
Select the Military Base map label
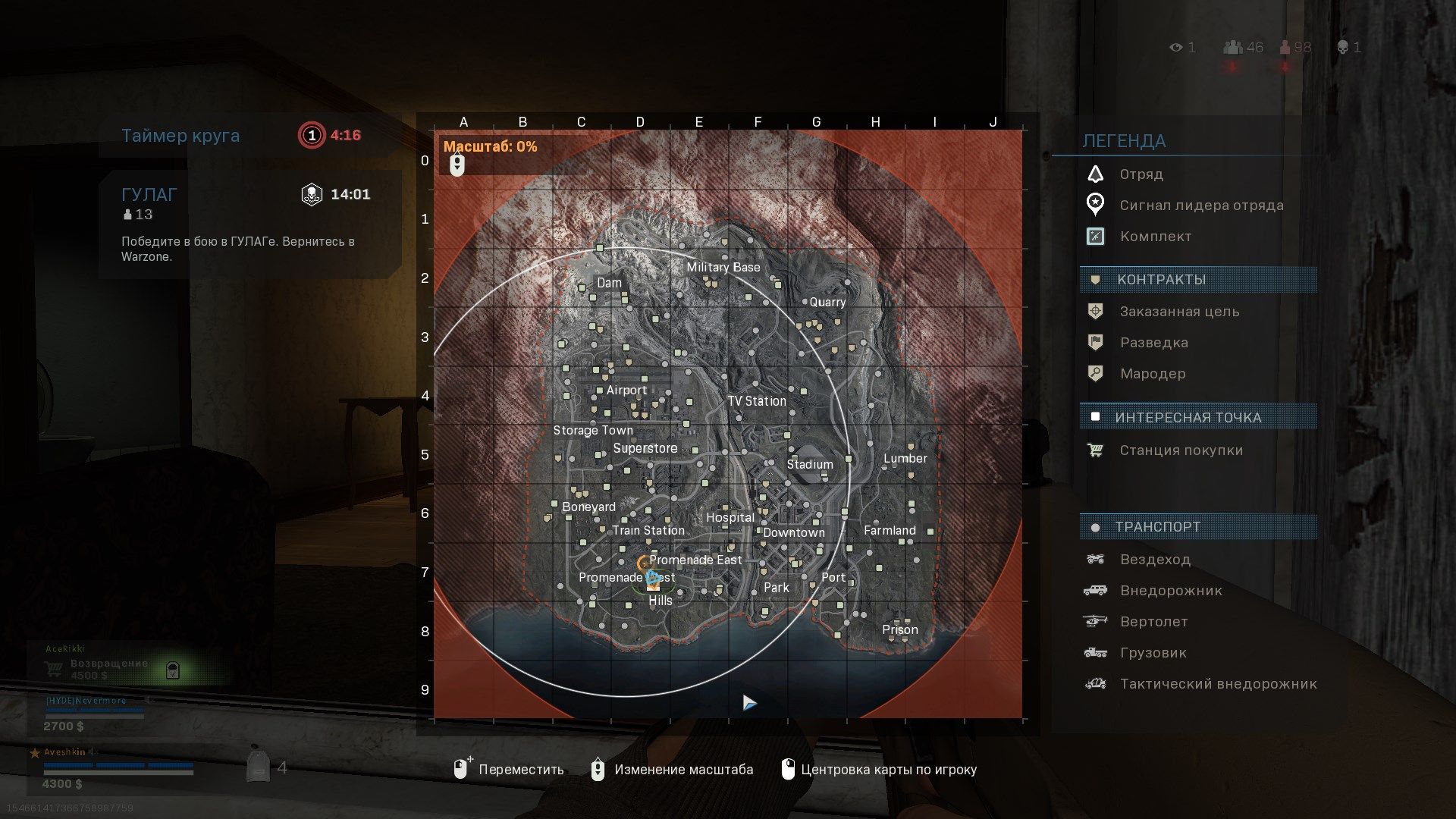(723, 267)
